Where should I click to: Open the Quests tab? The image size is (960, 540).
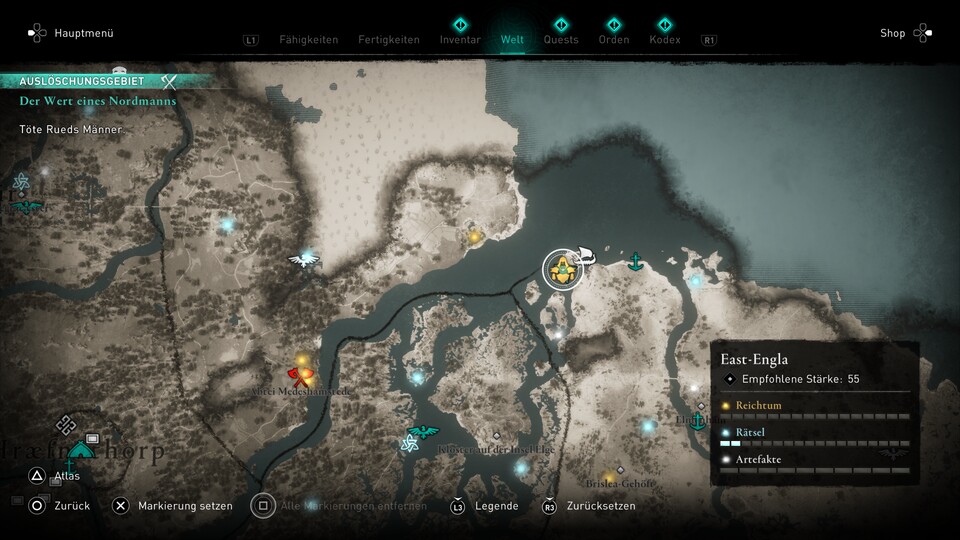pos(561,40)
